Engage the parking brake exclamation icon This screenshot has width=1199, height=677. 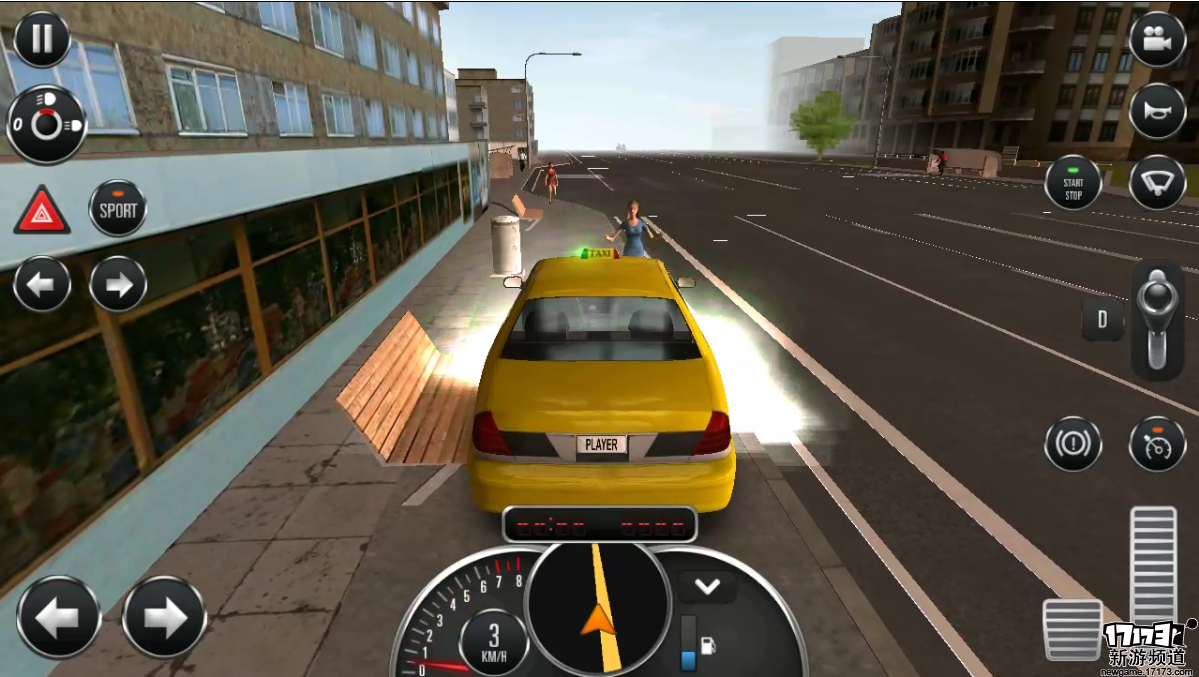[1073, 443]
